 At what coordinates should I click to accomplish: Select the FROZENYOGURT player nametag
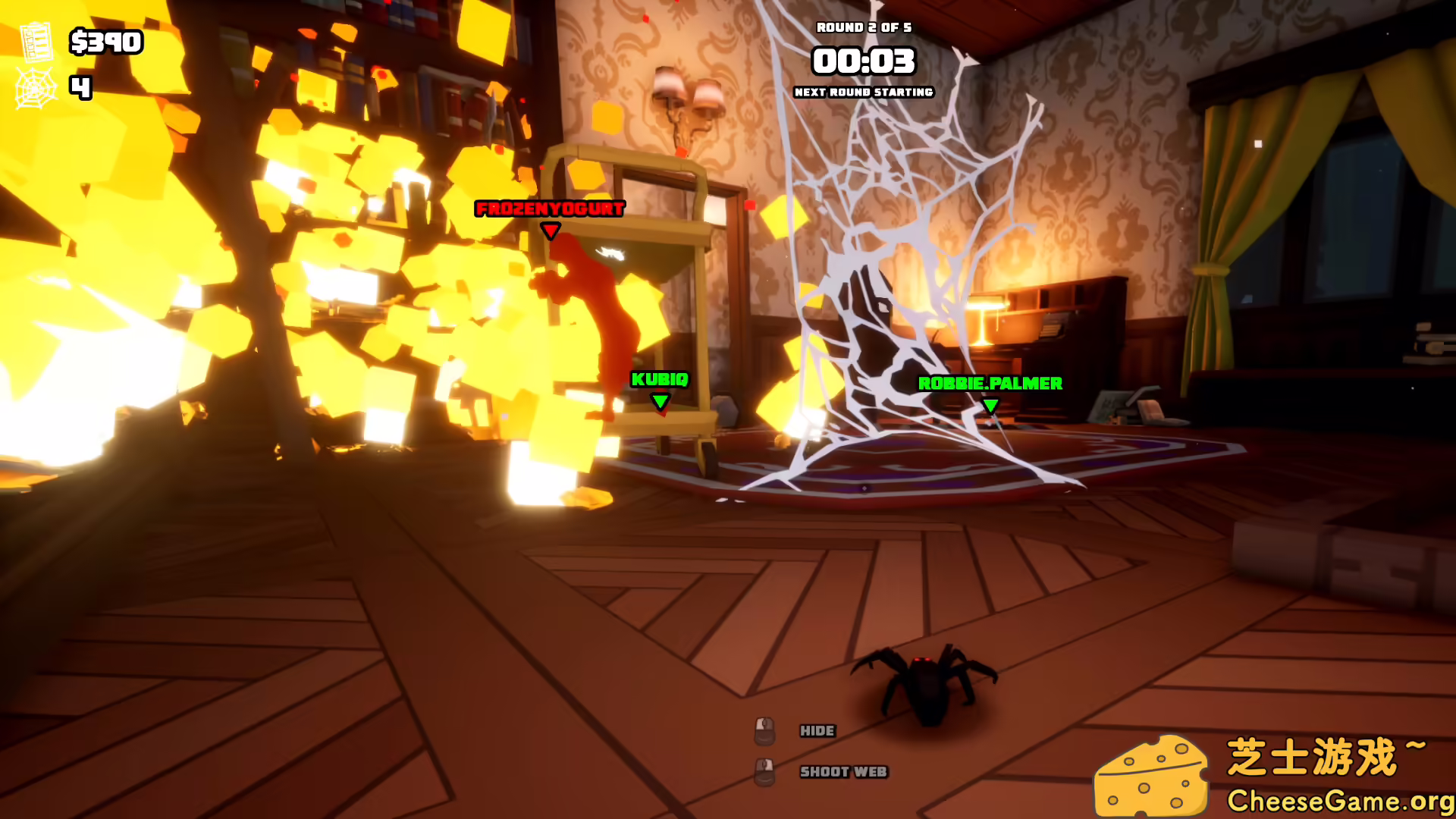pyautogui.click(x=549, y=209)
